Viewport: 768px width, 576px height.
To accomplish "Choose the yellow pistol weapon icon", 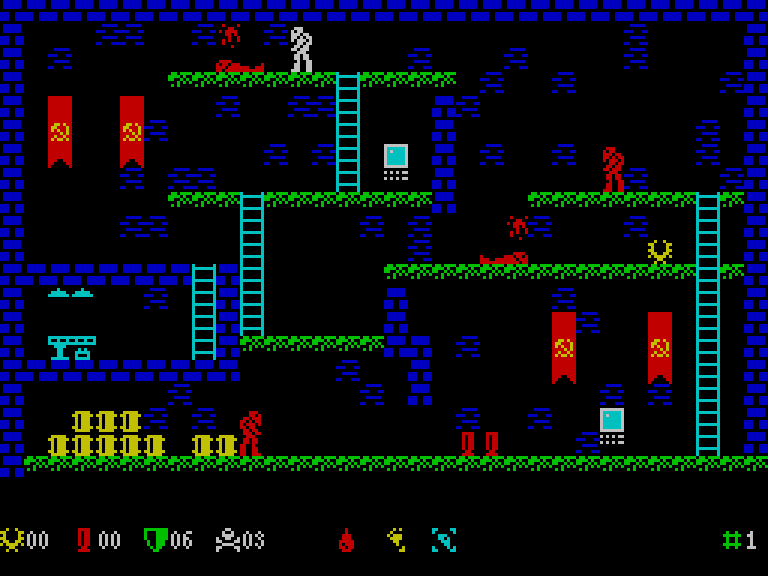I will [396, 540].
